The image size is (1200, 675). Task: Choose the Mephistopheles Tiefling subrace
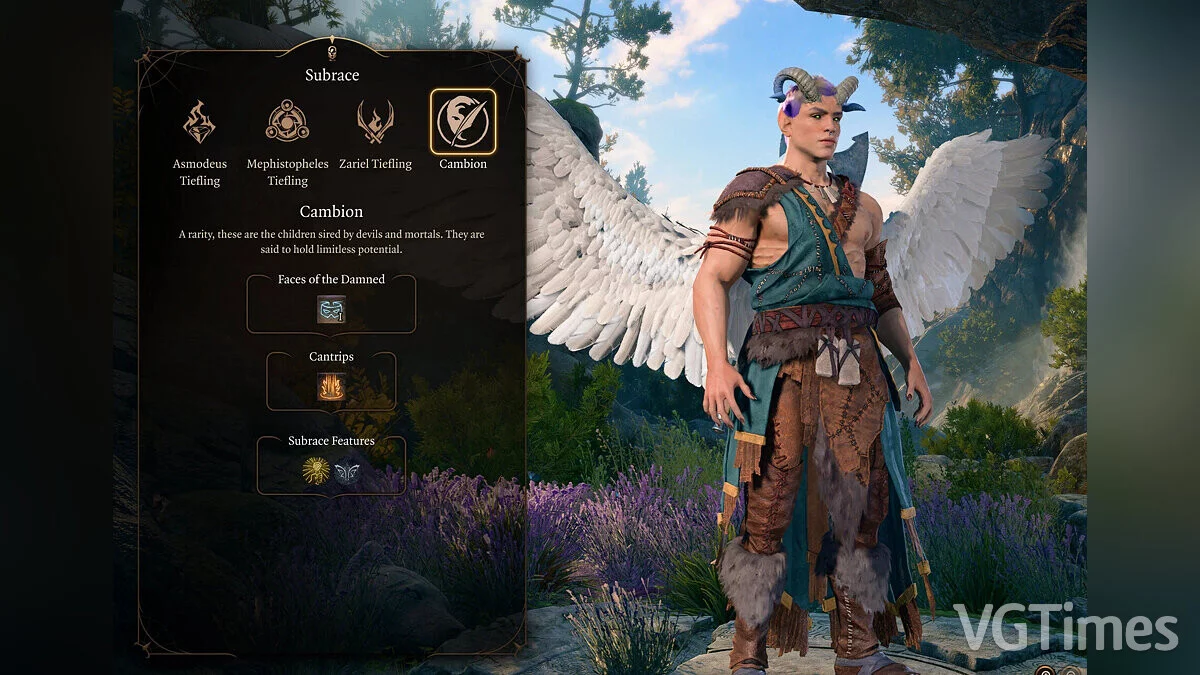coord(287,122)
